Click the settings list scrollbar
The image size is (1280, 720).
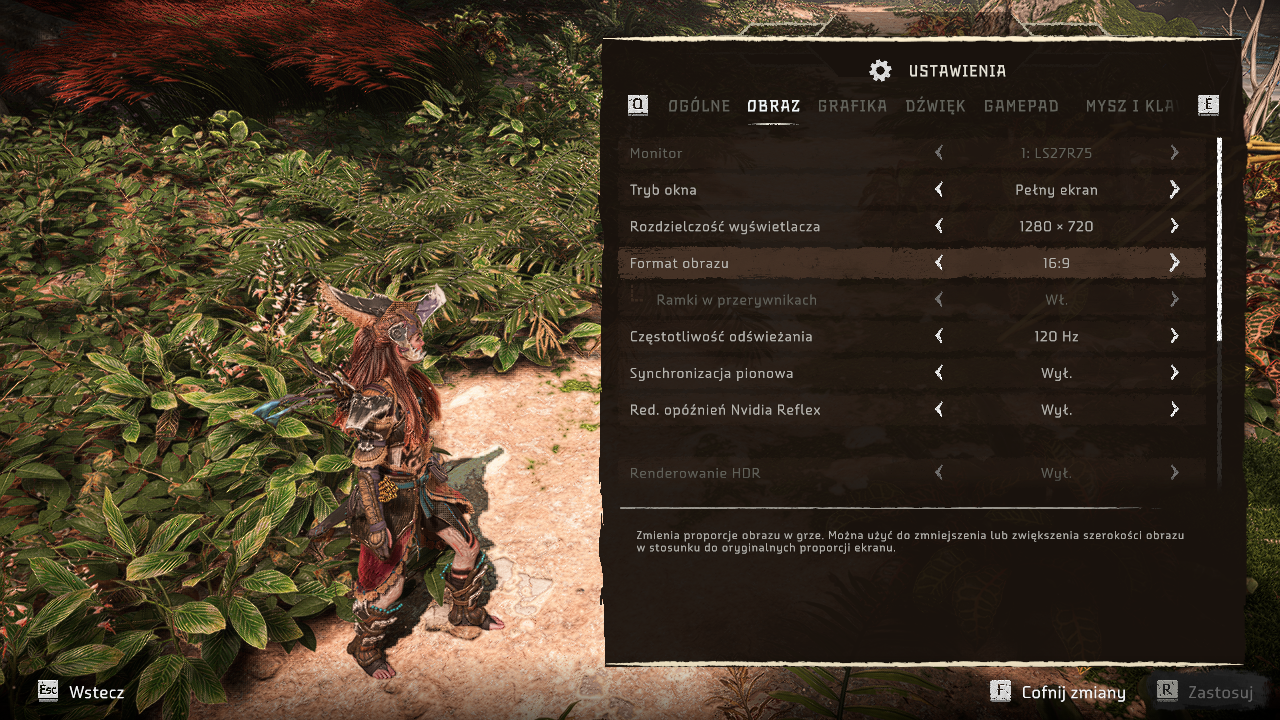click(1219, 240)
